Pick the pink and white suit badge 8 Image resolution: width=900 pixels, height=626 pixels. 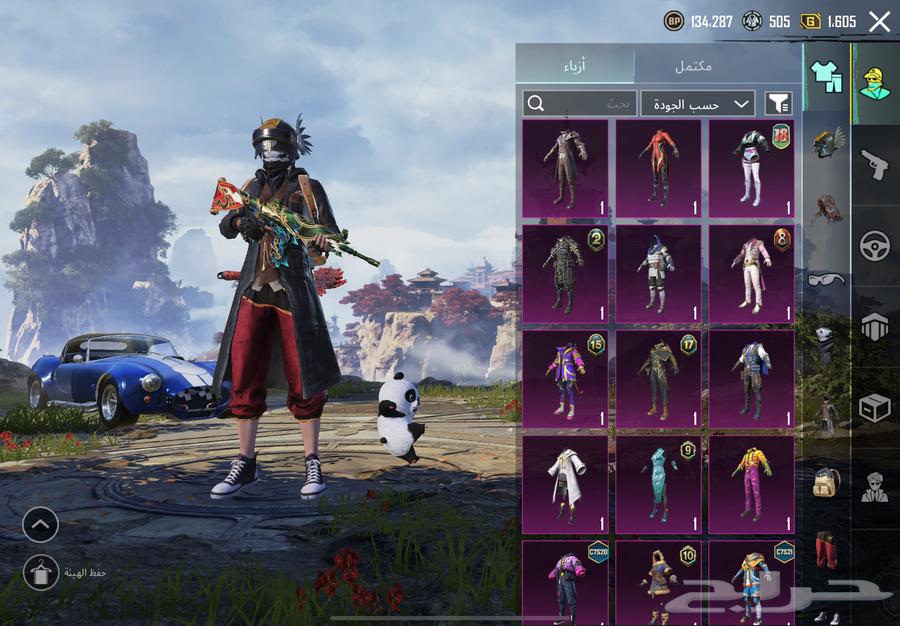click(751, 273)
